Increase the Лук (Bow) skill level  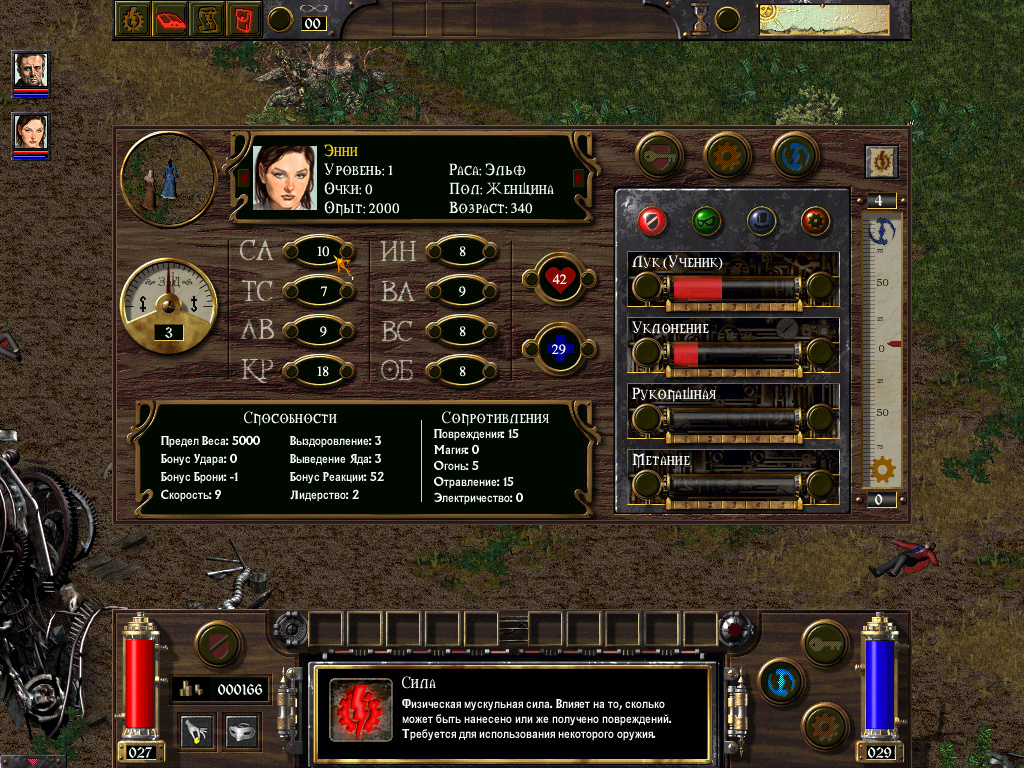click(x=820, y=289)
